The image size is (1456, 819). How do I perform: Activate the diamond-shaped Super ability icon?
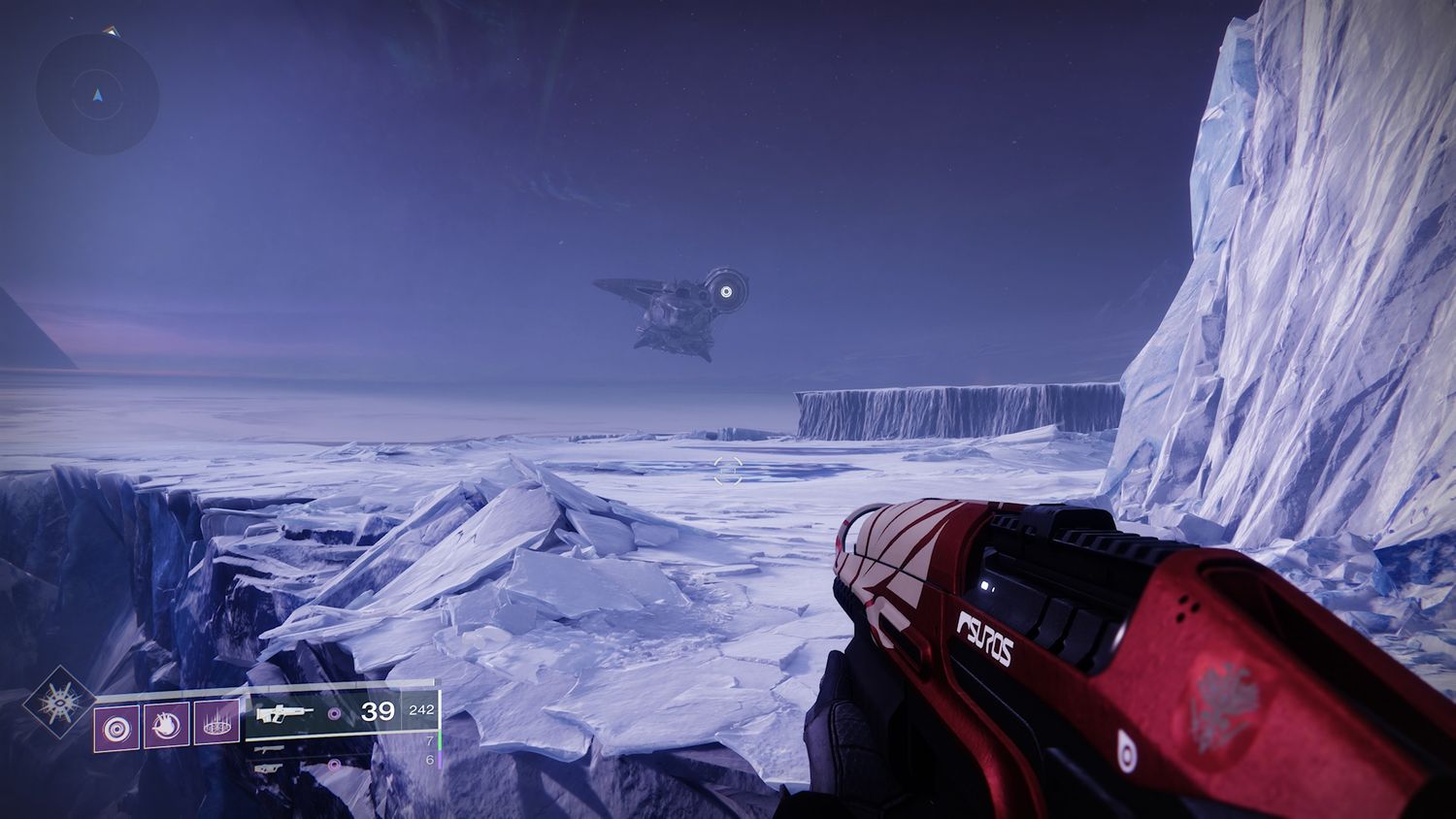59,702
